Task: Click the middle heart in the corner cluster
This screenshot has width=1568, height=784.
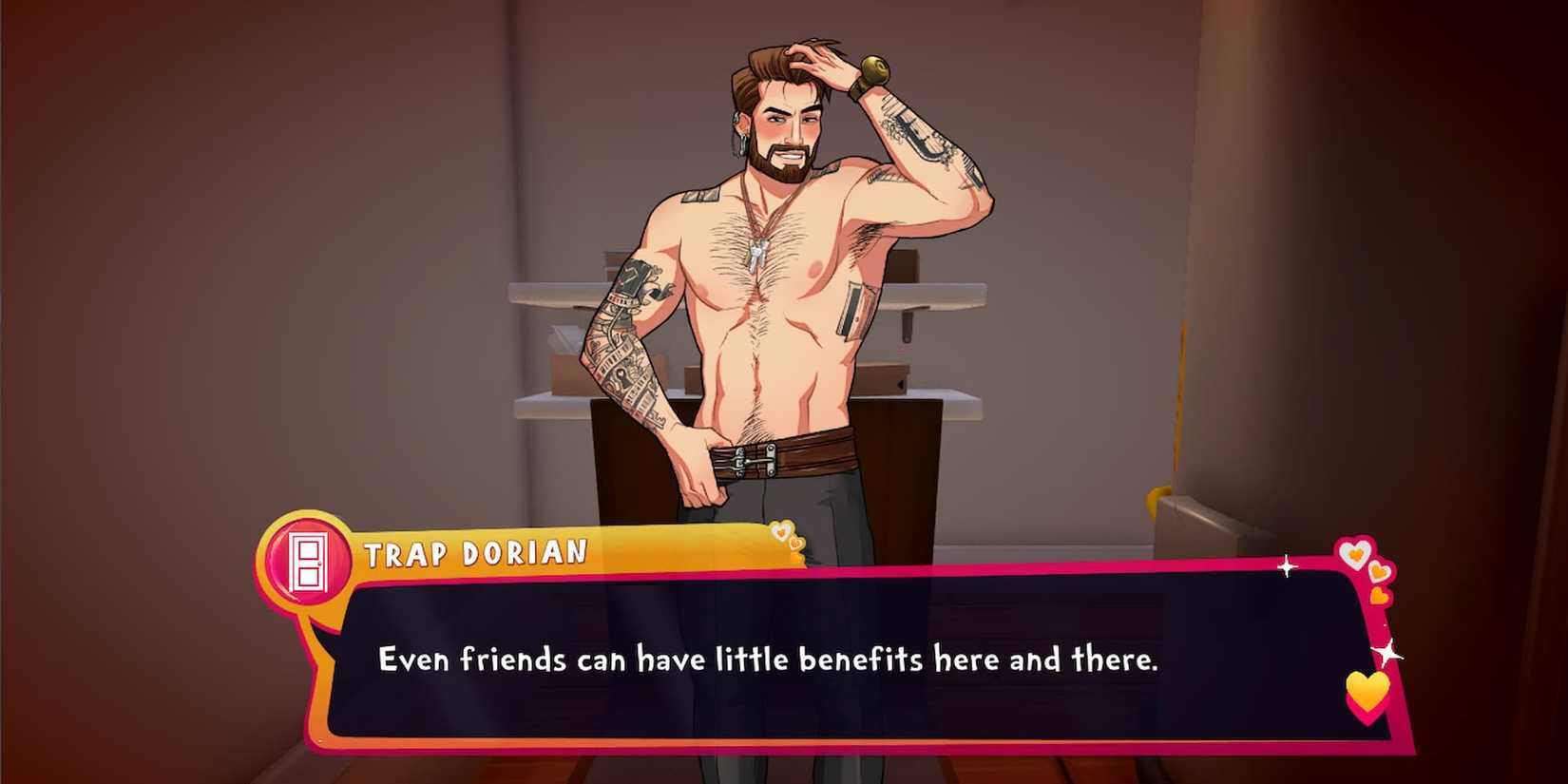Action: tap(1378, 573)
